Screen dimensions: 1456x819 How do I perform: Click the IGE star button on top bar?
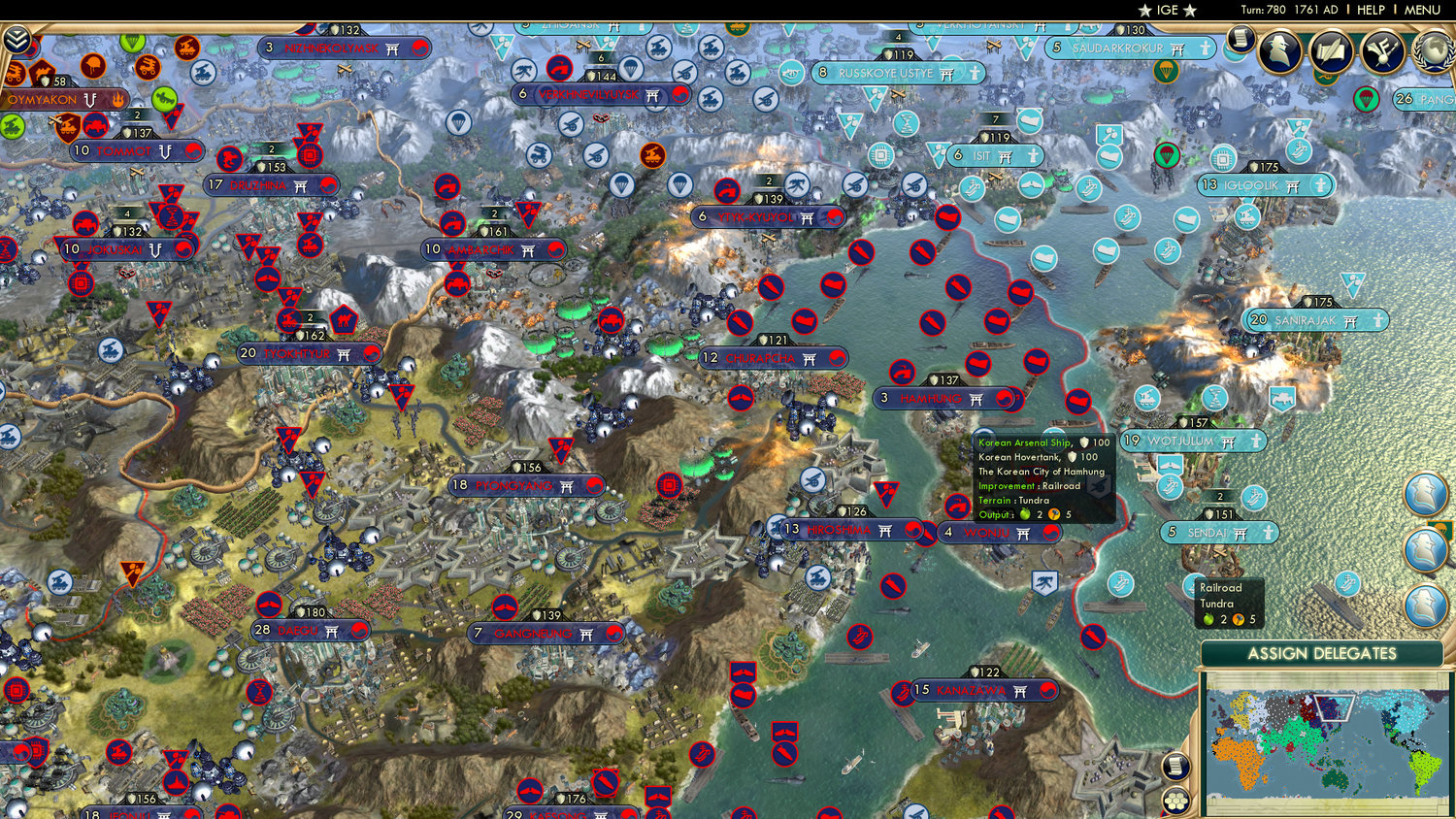[x=1165, y=10]
